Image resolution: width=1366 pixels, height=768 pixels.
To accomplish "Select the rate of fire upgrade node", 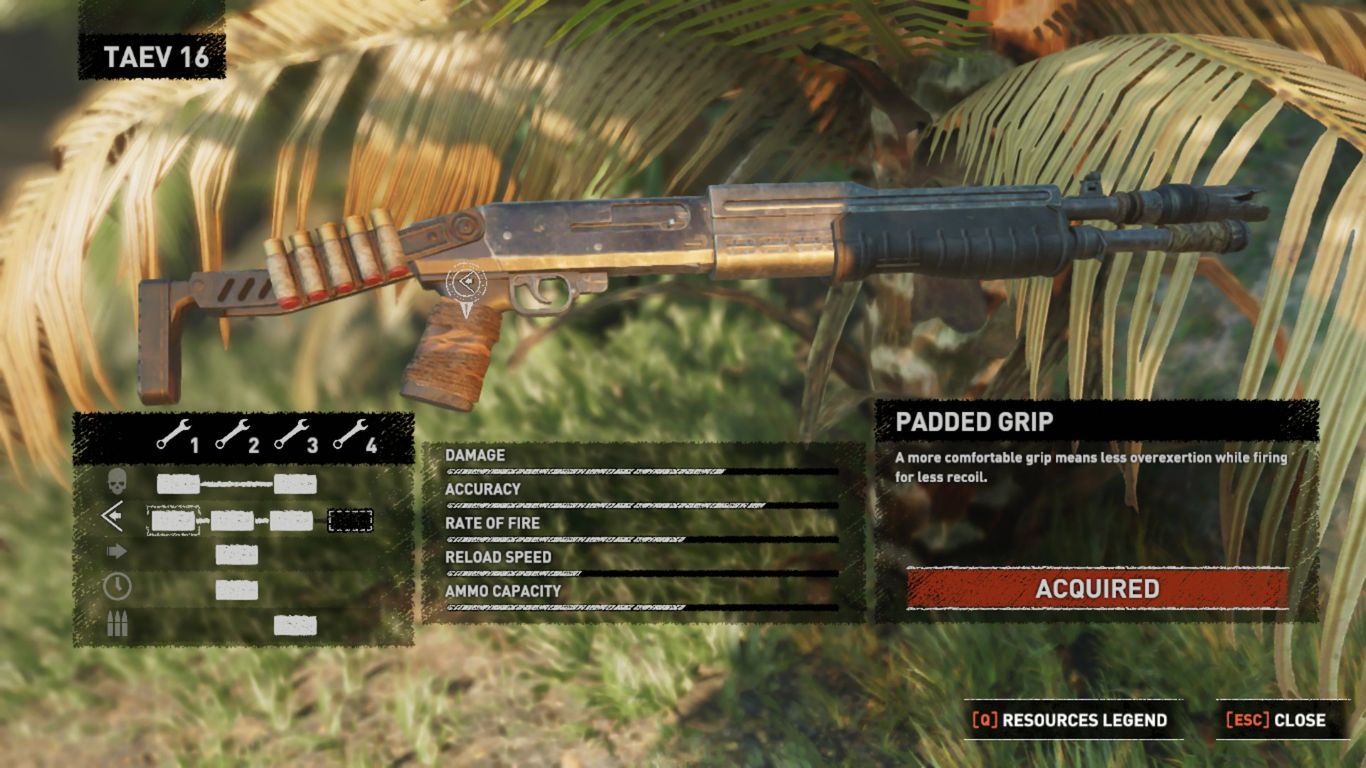I will click(237, 555).
